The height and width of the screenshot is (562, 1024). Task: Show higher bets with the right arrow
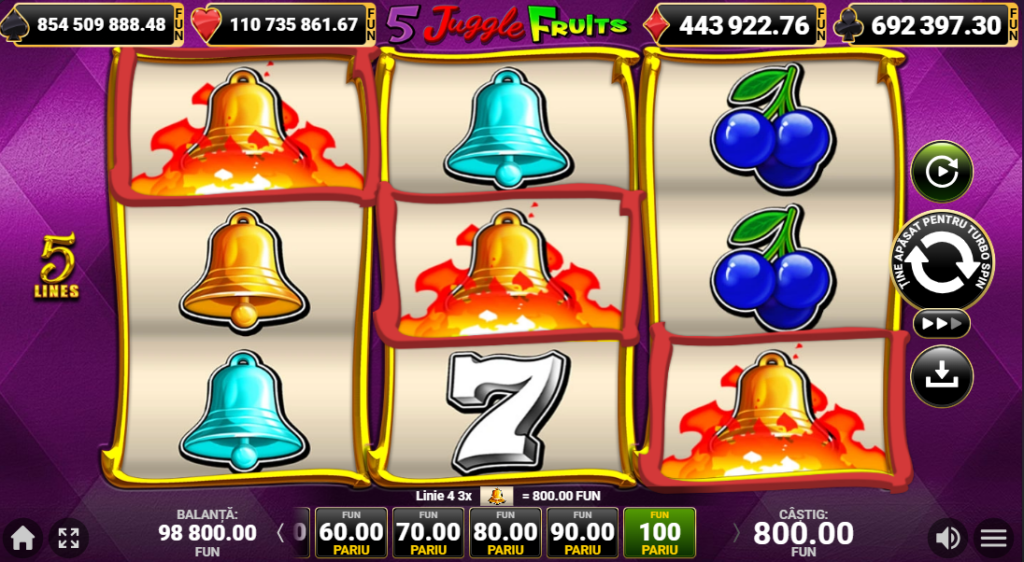pos(737,533)
